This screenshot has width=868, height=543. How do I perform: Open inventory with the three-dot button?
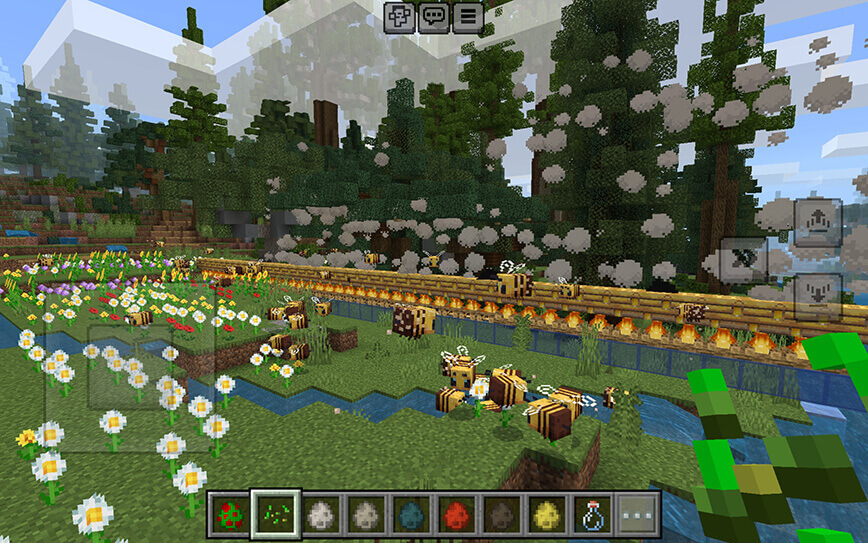pyautogui.click(x=638, y=514)
